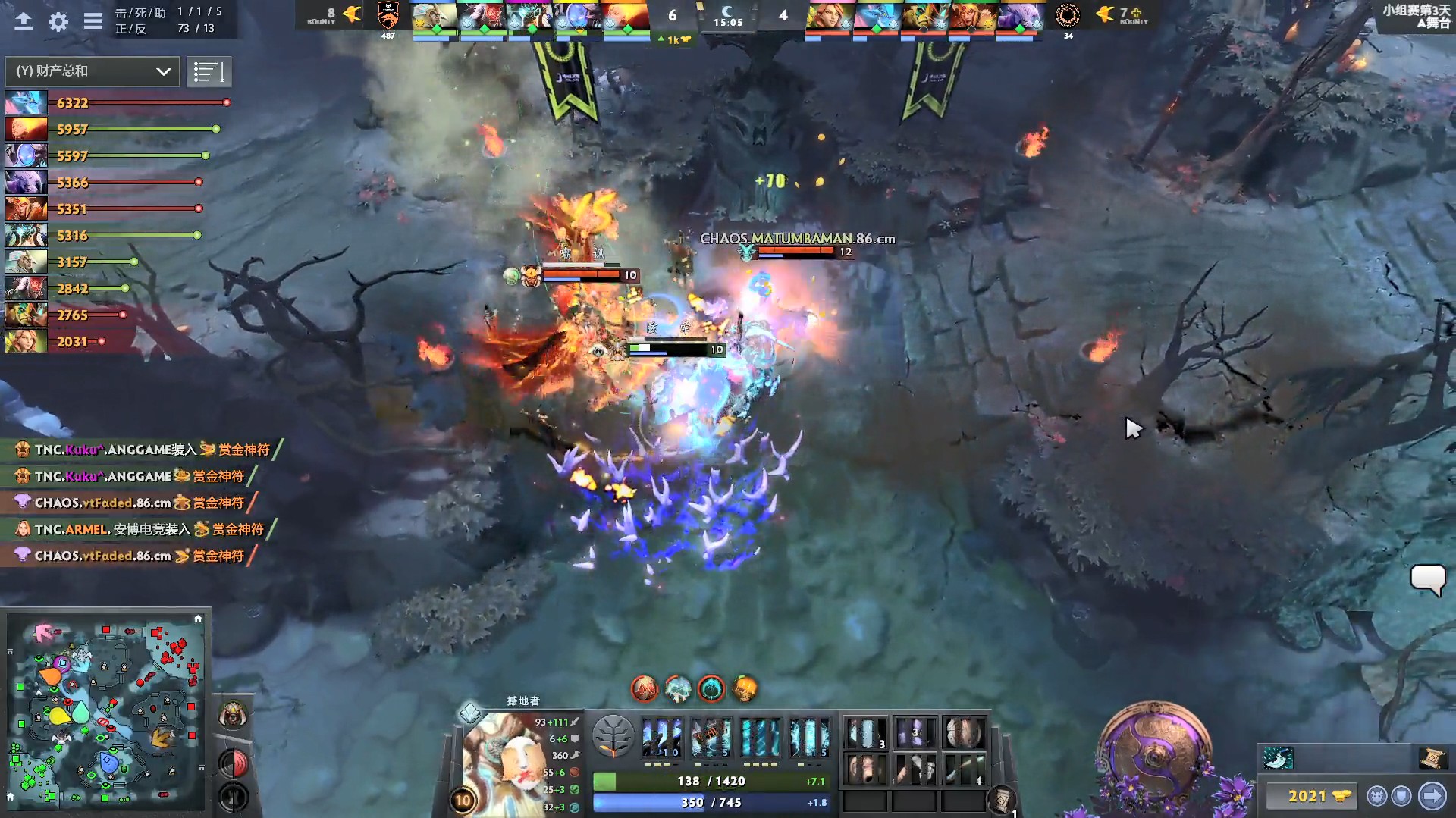The height and width of the screenshot is (818, 1456).
Task: Open spectator settings via the gear icon
Action: tap(58, 22)
